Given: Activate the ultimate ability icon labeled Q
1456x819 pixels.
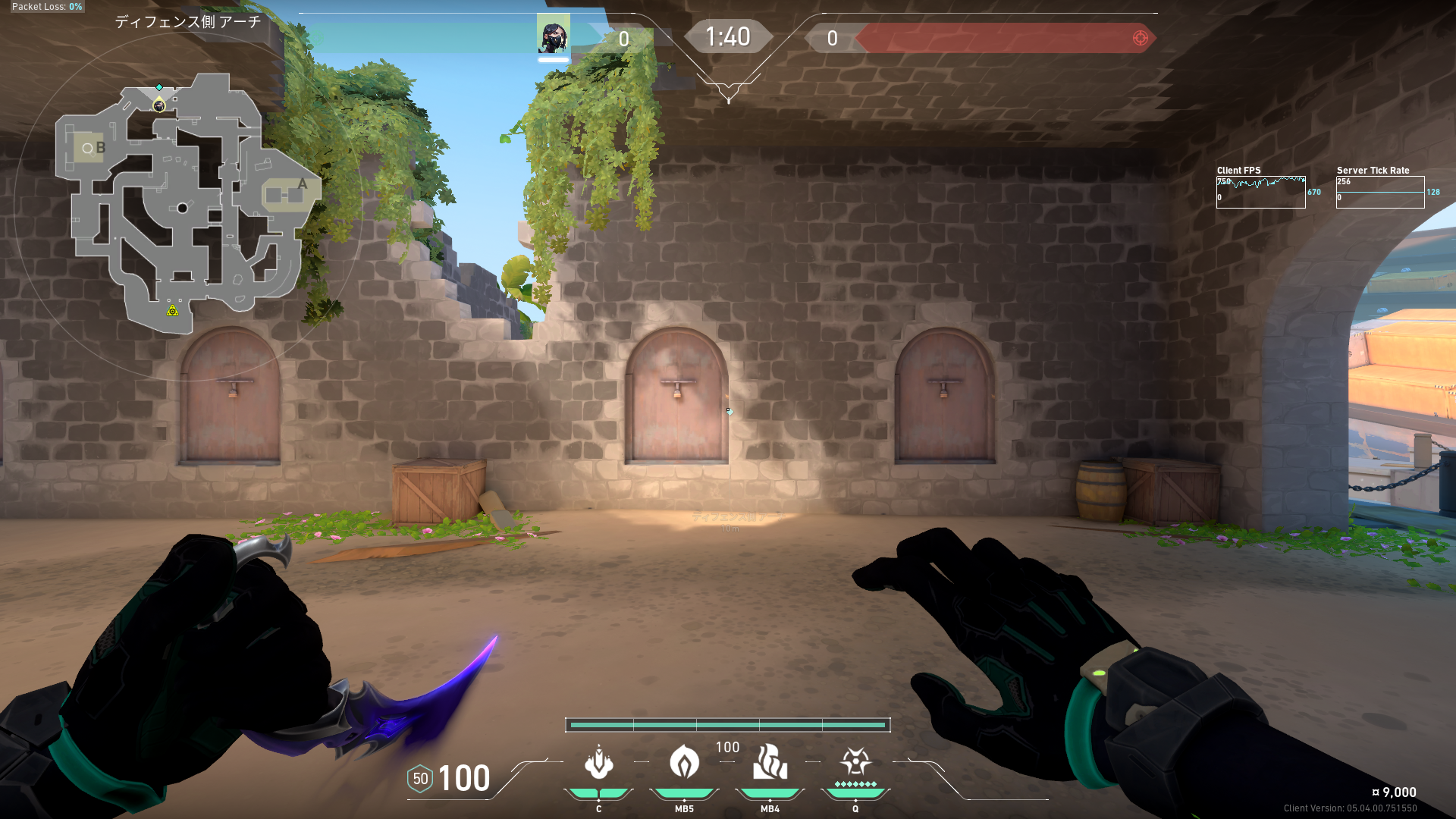Looking at the screenshot, I should 855,761.
